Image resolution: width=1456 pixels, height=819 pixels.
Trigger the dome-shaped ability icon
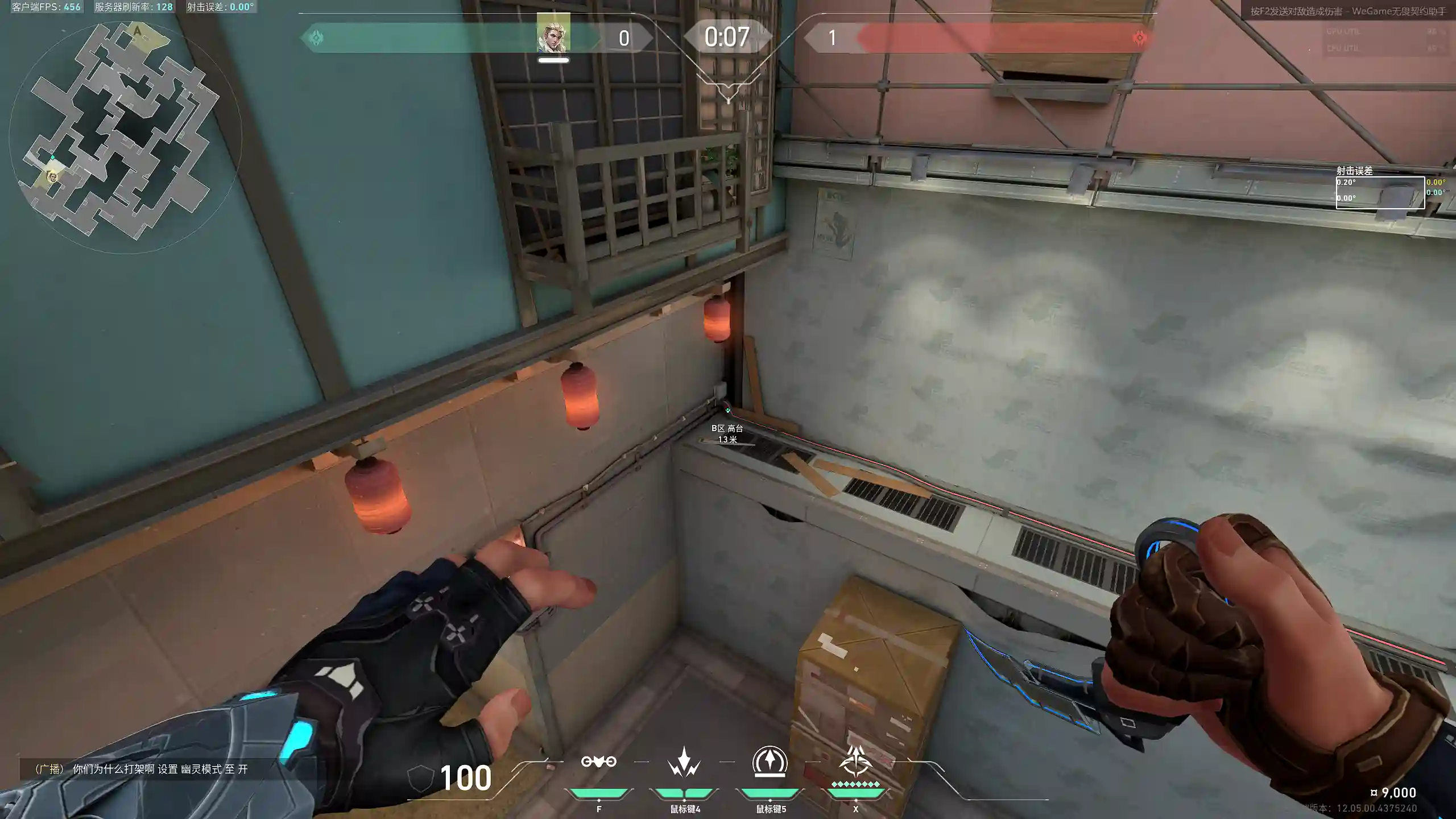pos(770,761)
